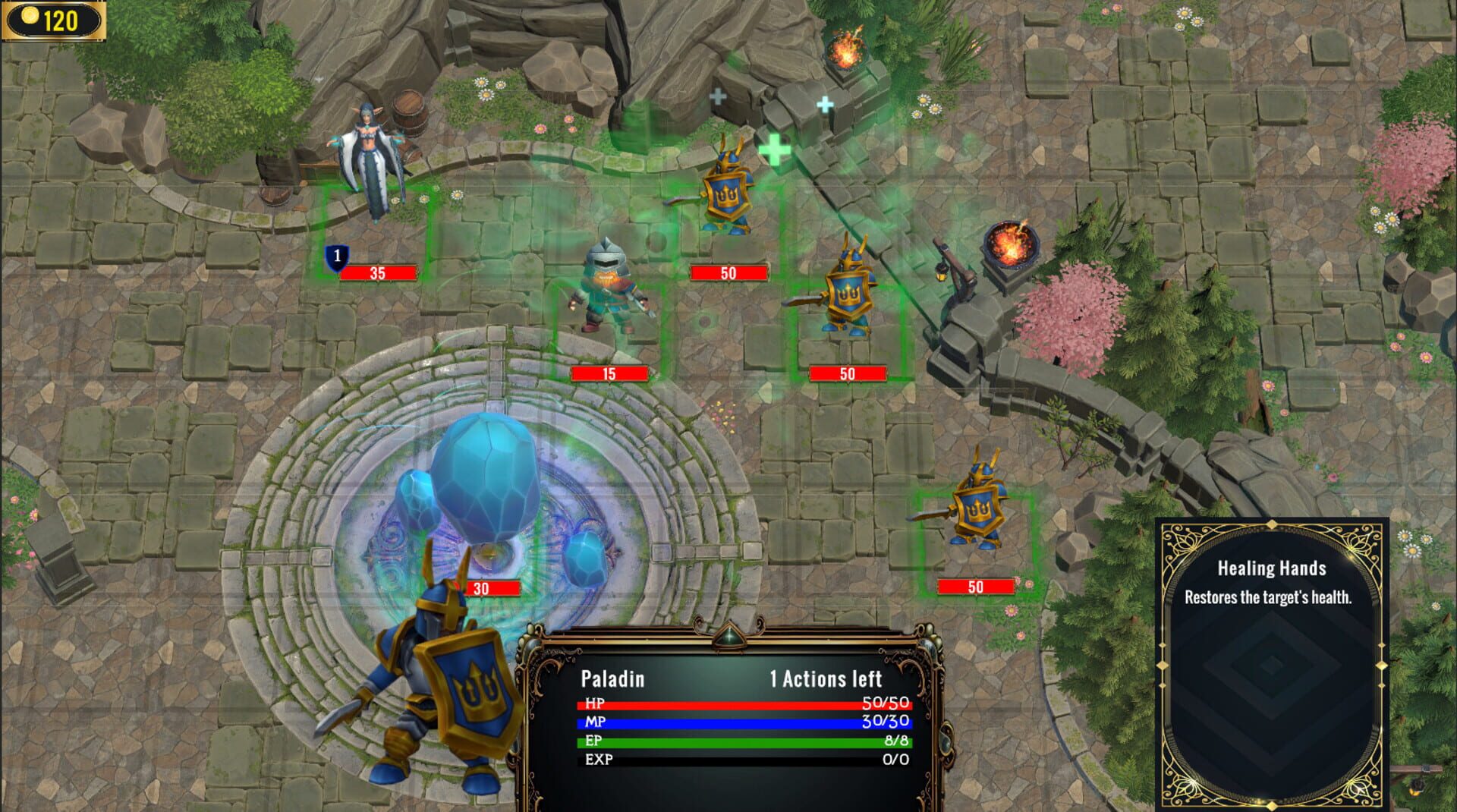Click the flaming brazier beside the pink tree

tap(1012, 244)
